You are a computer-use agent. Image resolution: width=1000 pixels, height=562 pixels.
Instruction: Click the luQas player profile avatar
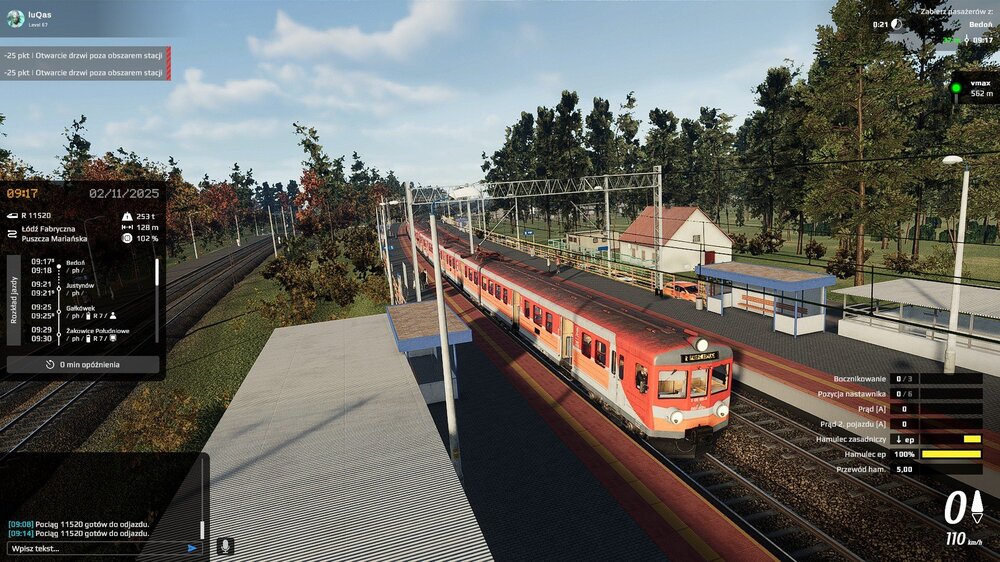[13, 19]
